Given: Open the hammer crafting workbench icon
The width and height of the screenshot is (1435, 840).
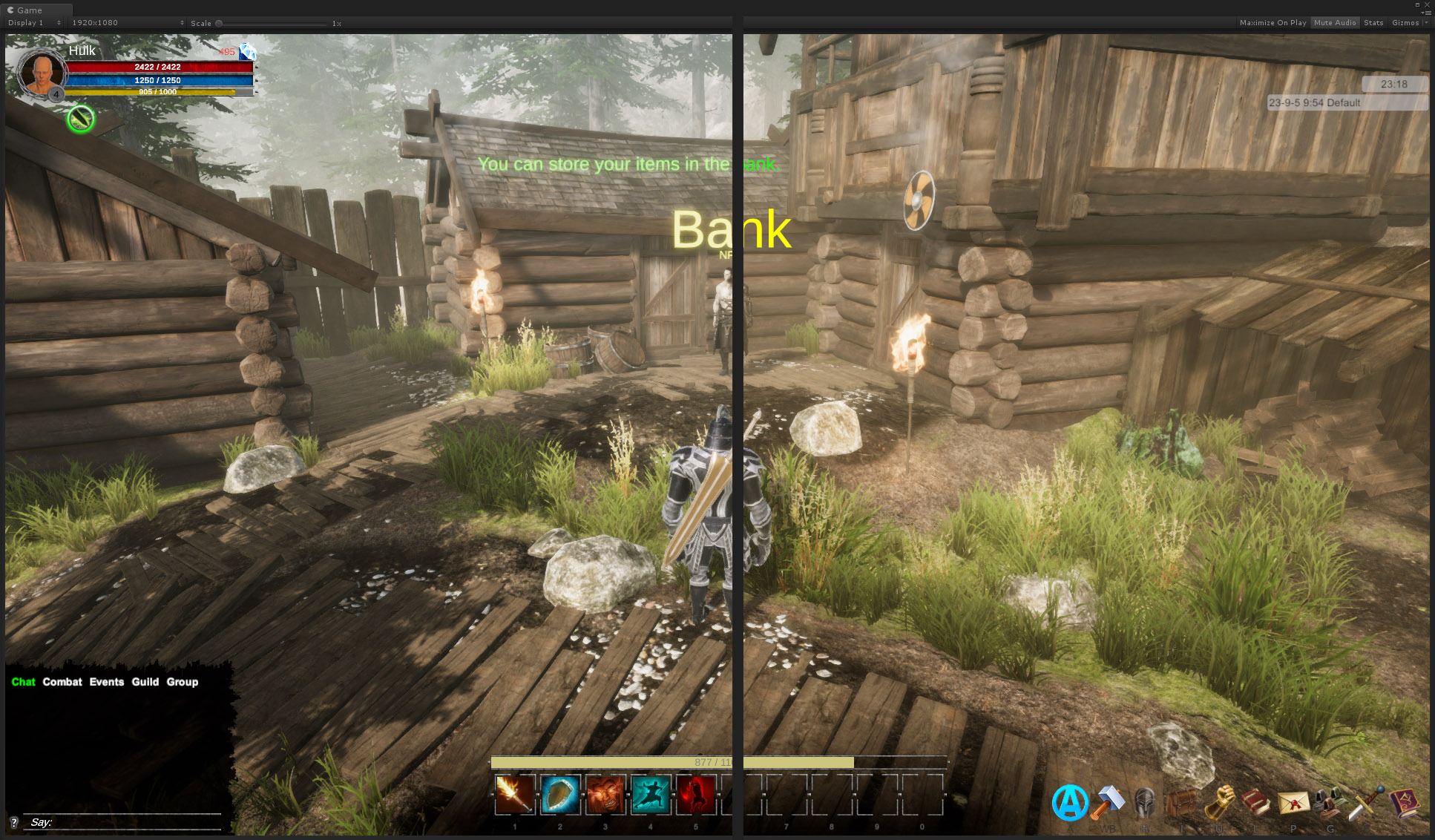Looking at the screenshot, I should click(x=1108, y=803).
